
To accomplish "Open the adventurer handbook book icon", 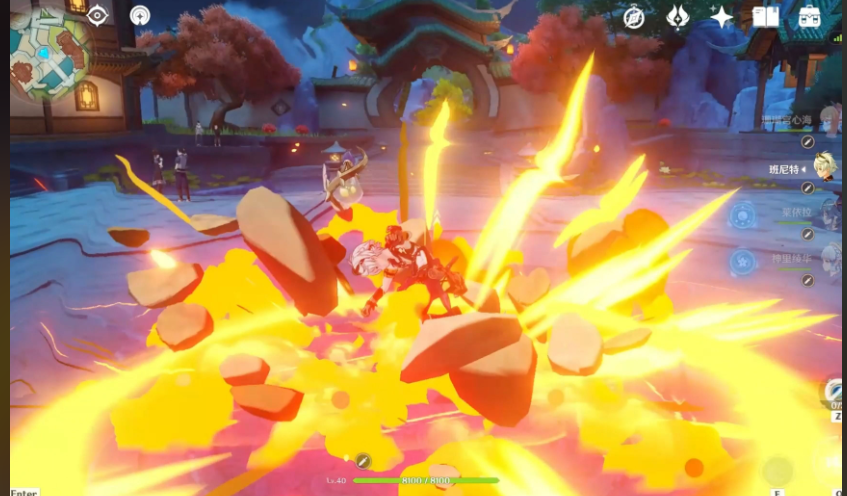I will coord(765,16).
